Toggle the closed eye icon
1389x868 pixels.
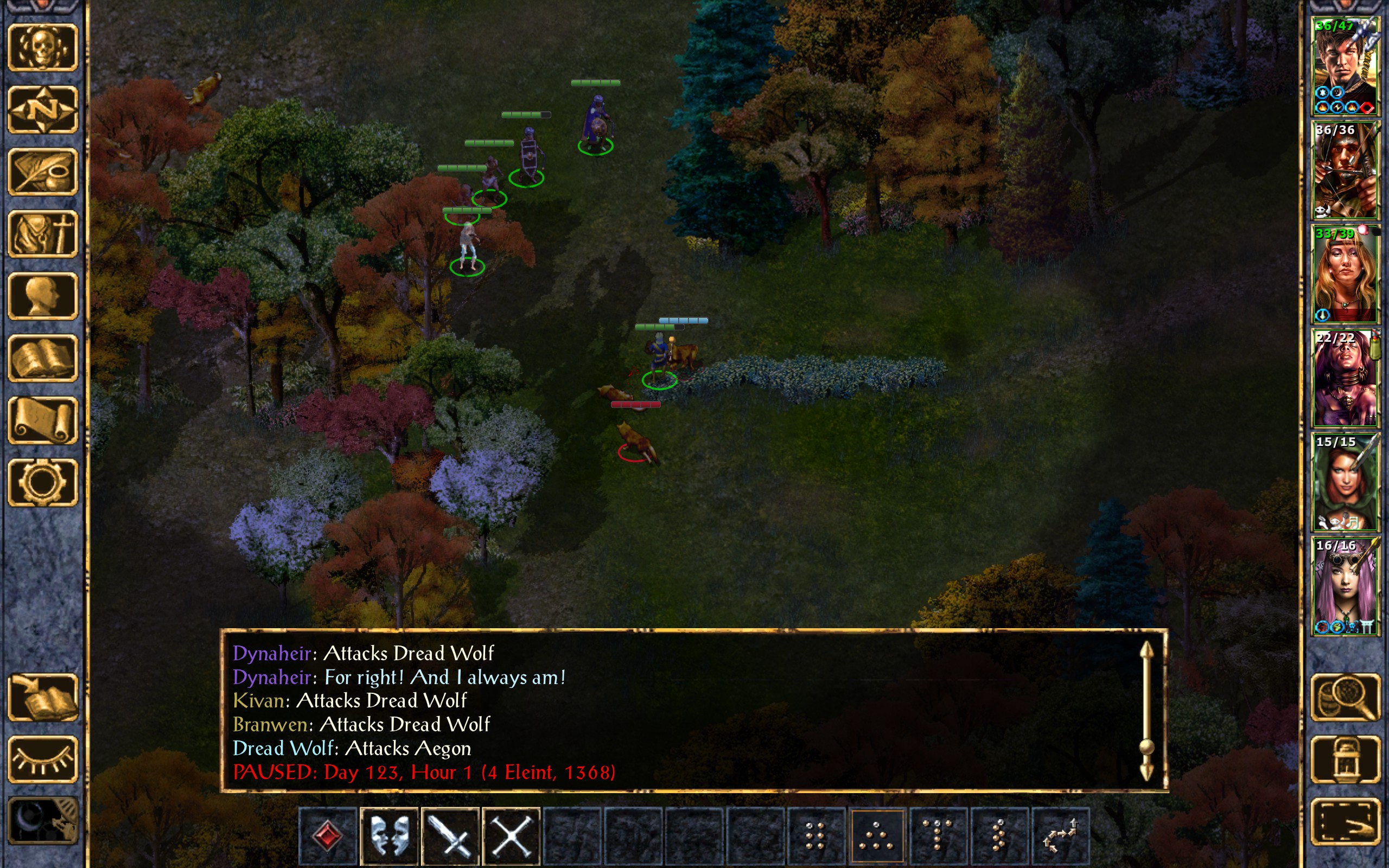43,759
